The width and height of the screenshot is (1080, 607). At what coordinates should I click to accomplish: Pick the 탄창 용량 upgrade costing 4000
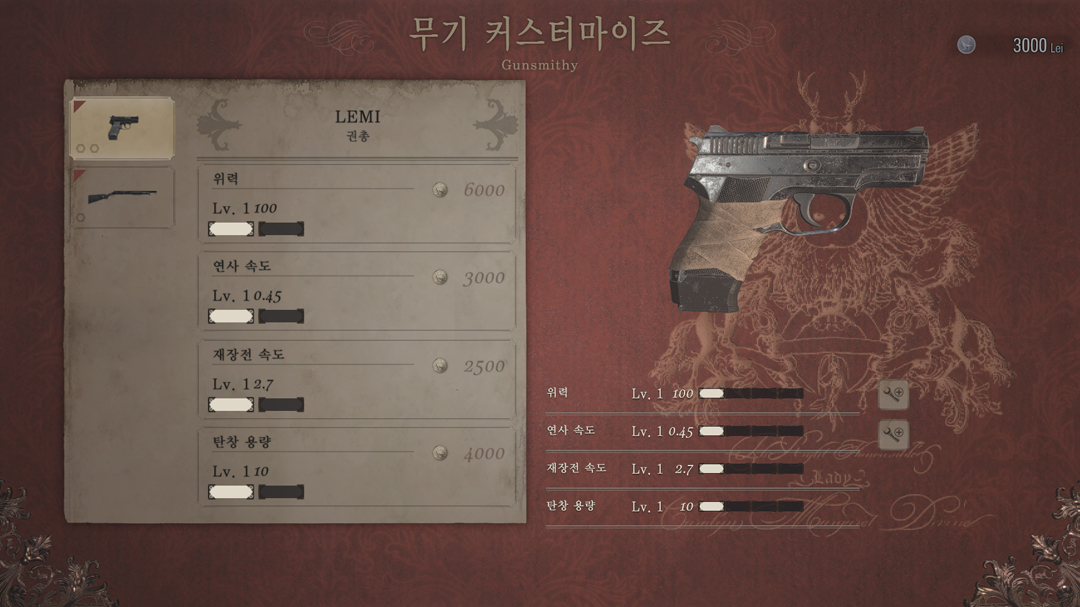click(357, 466)
